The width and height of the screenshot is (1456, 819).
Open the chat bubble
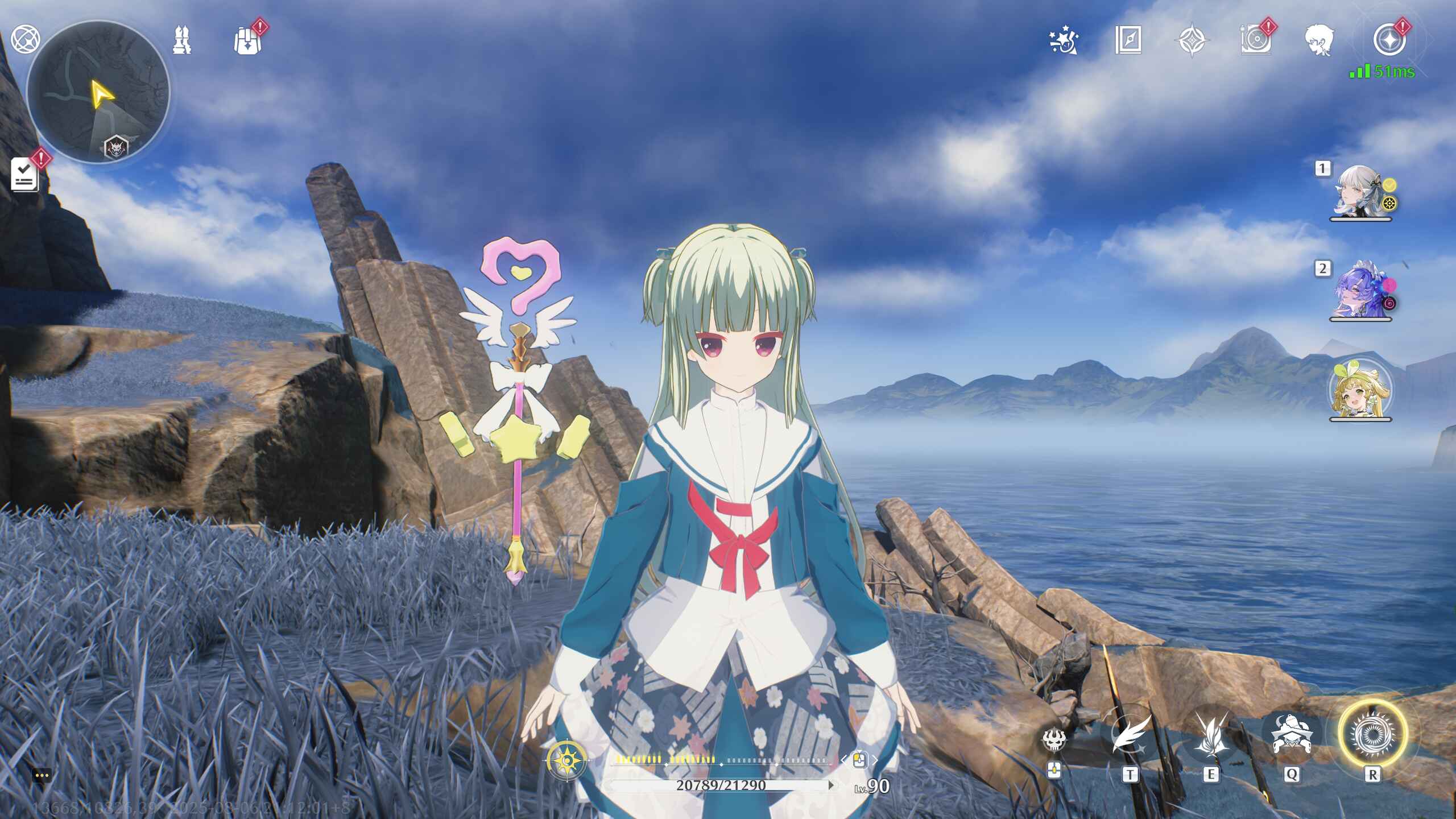pos(42,775)
